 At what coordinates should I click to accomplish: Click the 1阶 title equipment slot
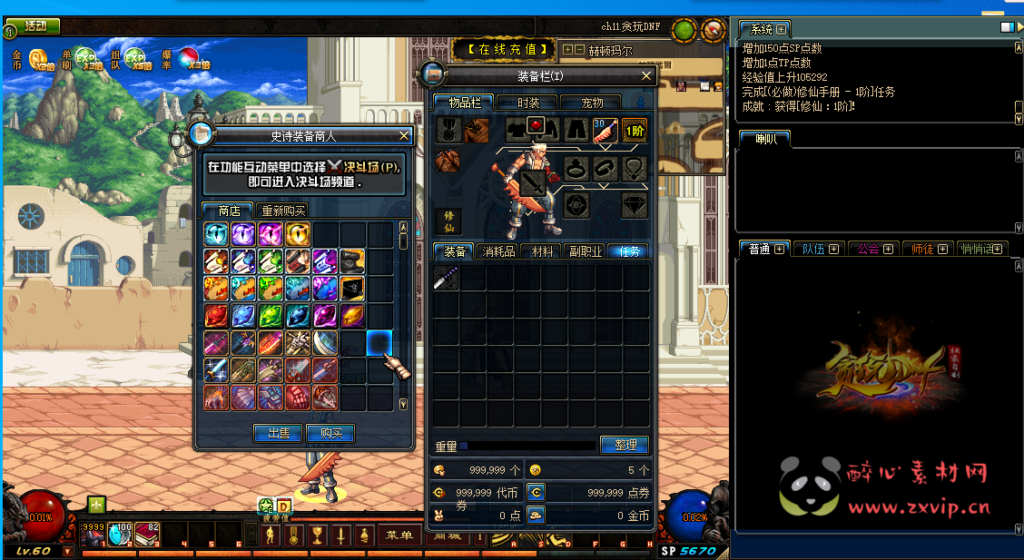click(x=634, y=128)
